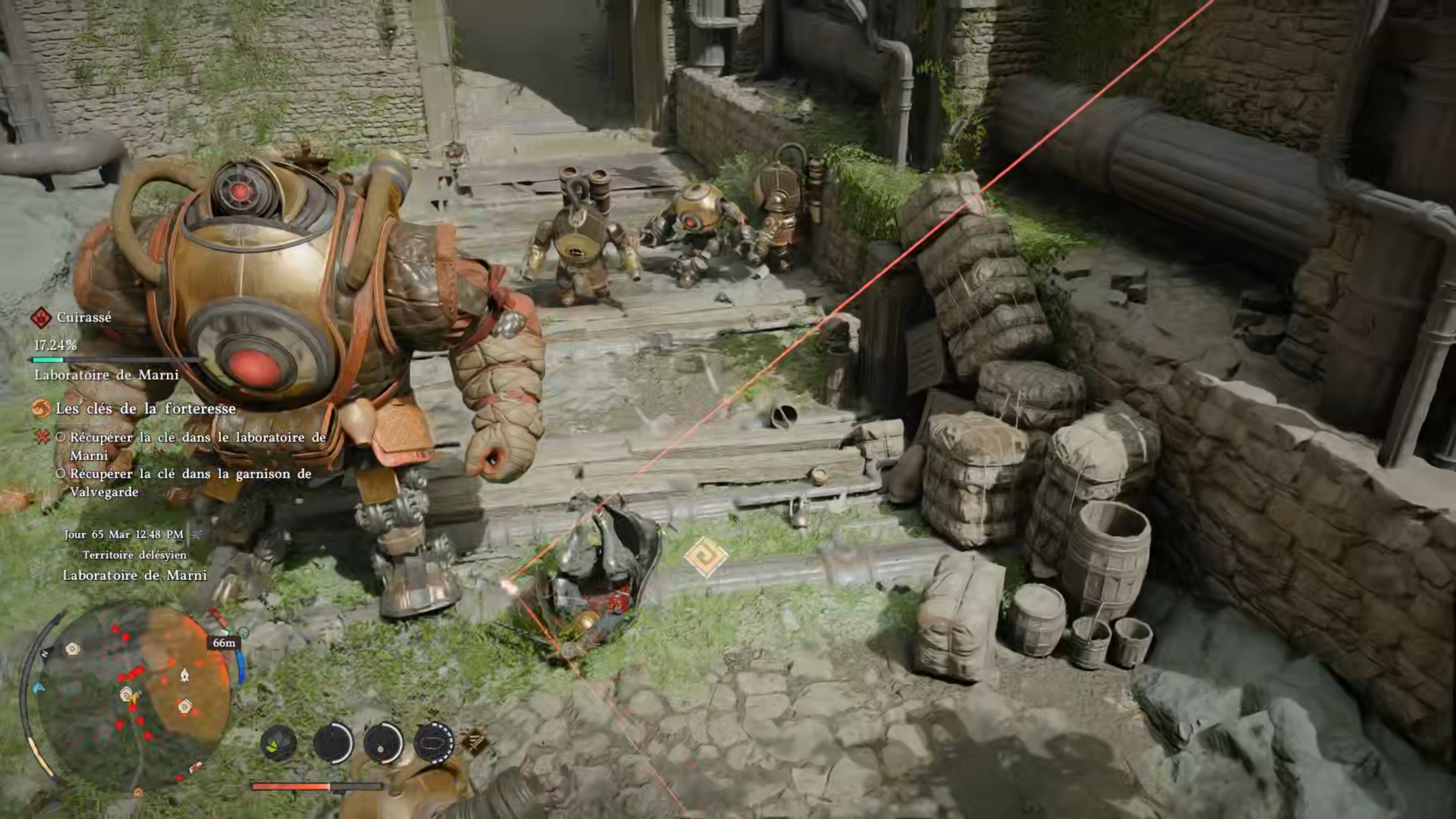Click the brown diamond weapon icon
The image size is (1456, 819).
(x=475, y=742)
